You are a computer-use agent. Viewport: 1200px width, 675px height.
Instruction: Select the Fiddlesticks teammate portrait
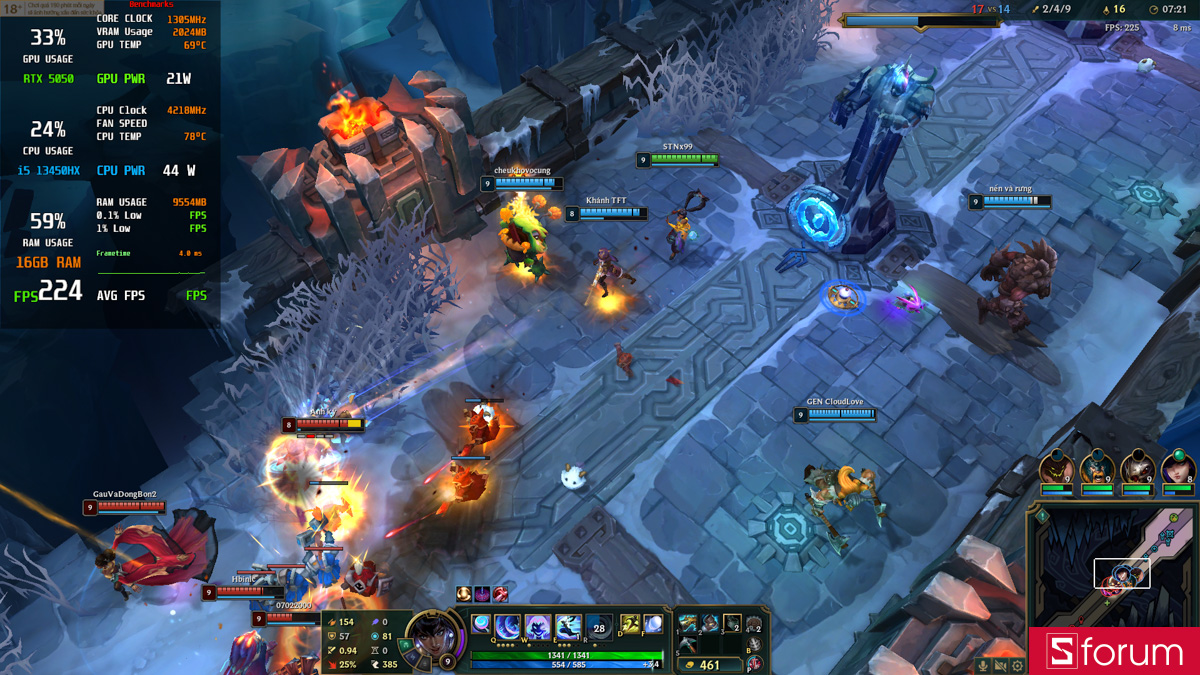pyautogui.click(x=1056, y=468)
